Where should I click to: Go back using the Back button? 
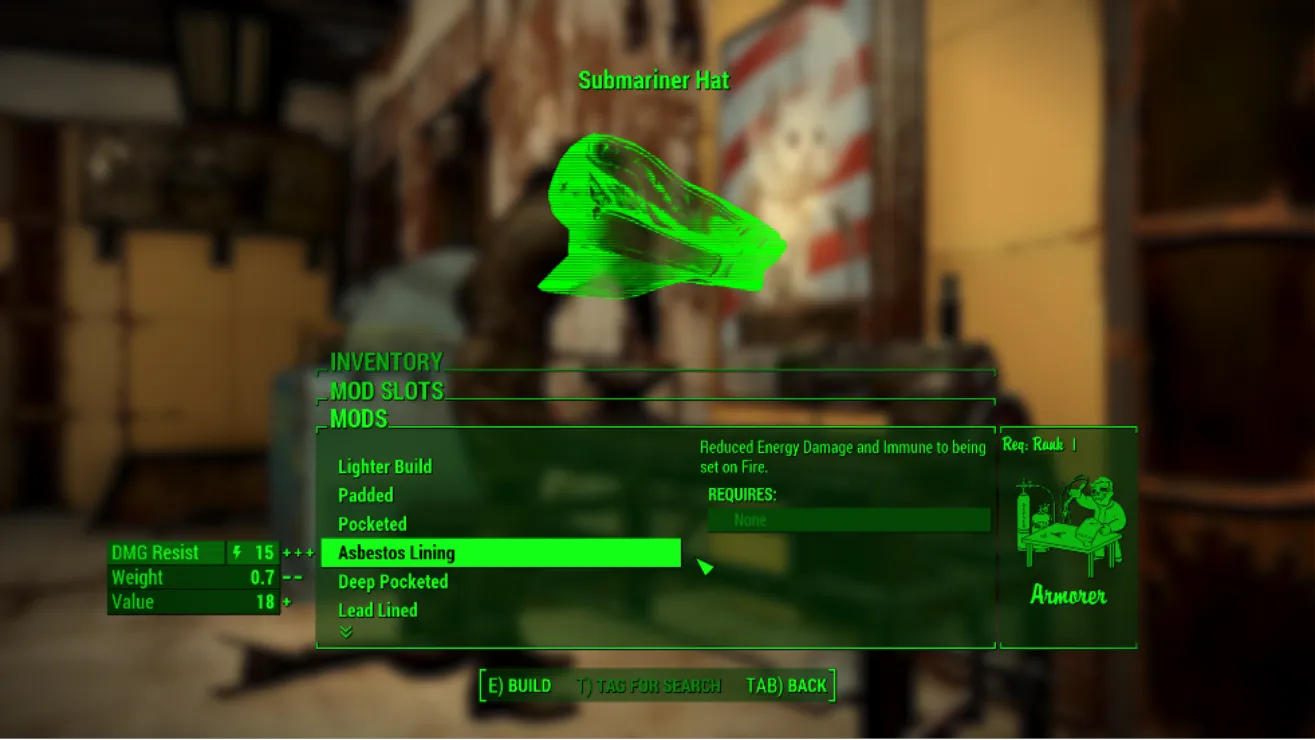click(786, 686)
